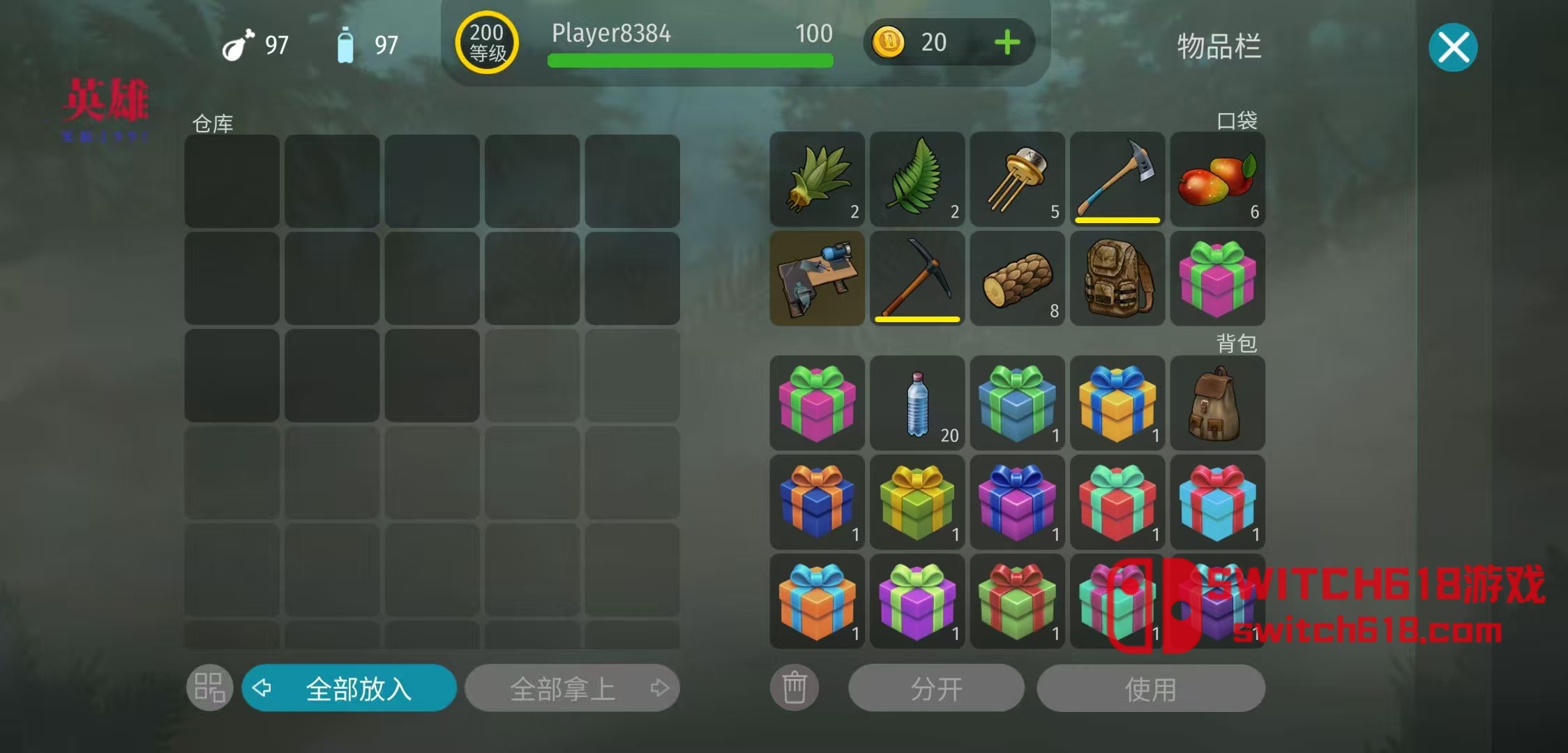1568x753 pixels.
Task: Select the plant fiber stack
Action: (817, 178)
